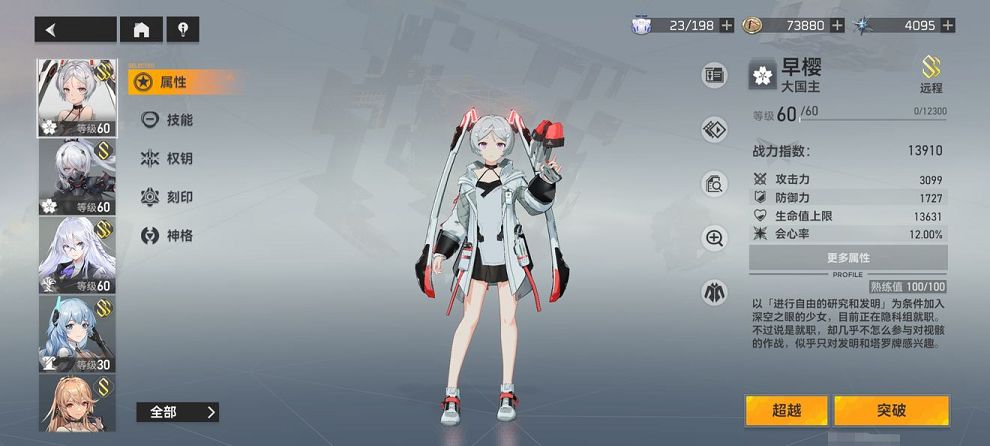Go back using the arrow button
This screenshot has width=990, height=446.
[x=75, y=29]
